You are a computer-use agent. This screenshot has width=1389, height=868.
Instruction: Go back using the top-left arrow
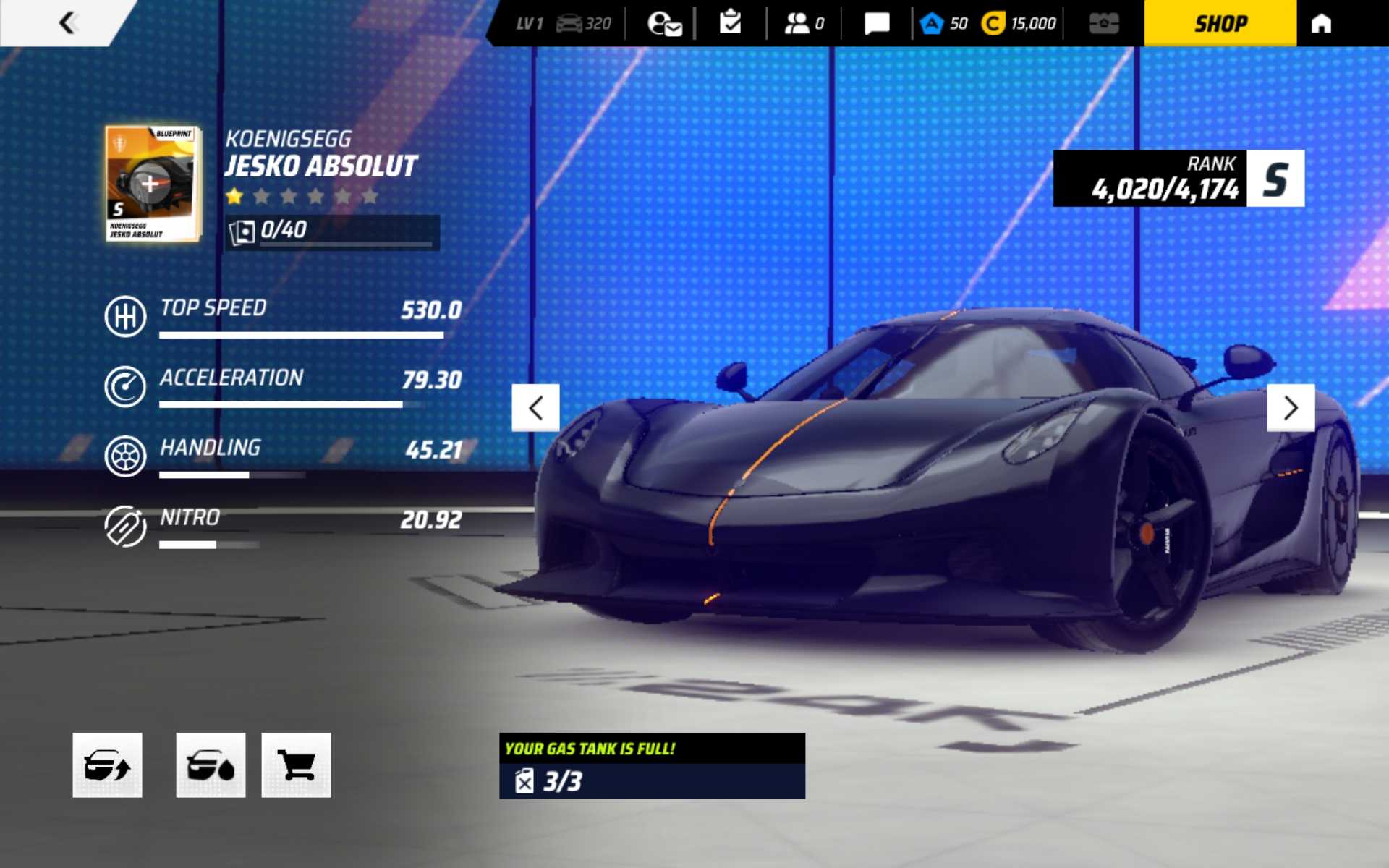(x=67, y=23)
